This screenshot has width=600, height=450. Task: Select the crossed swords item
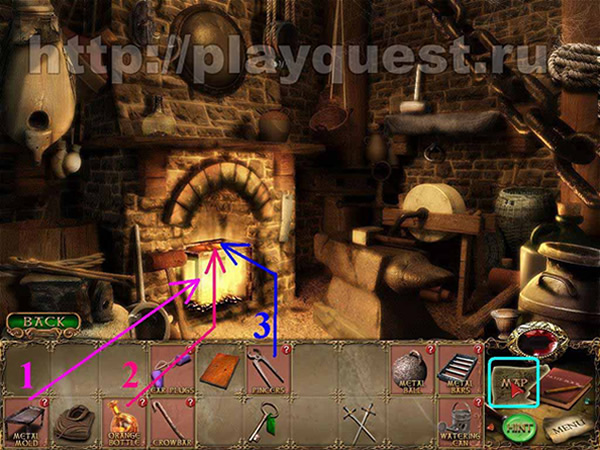(361, 418)
